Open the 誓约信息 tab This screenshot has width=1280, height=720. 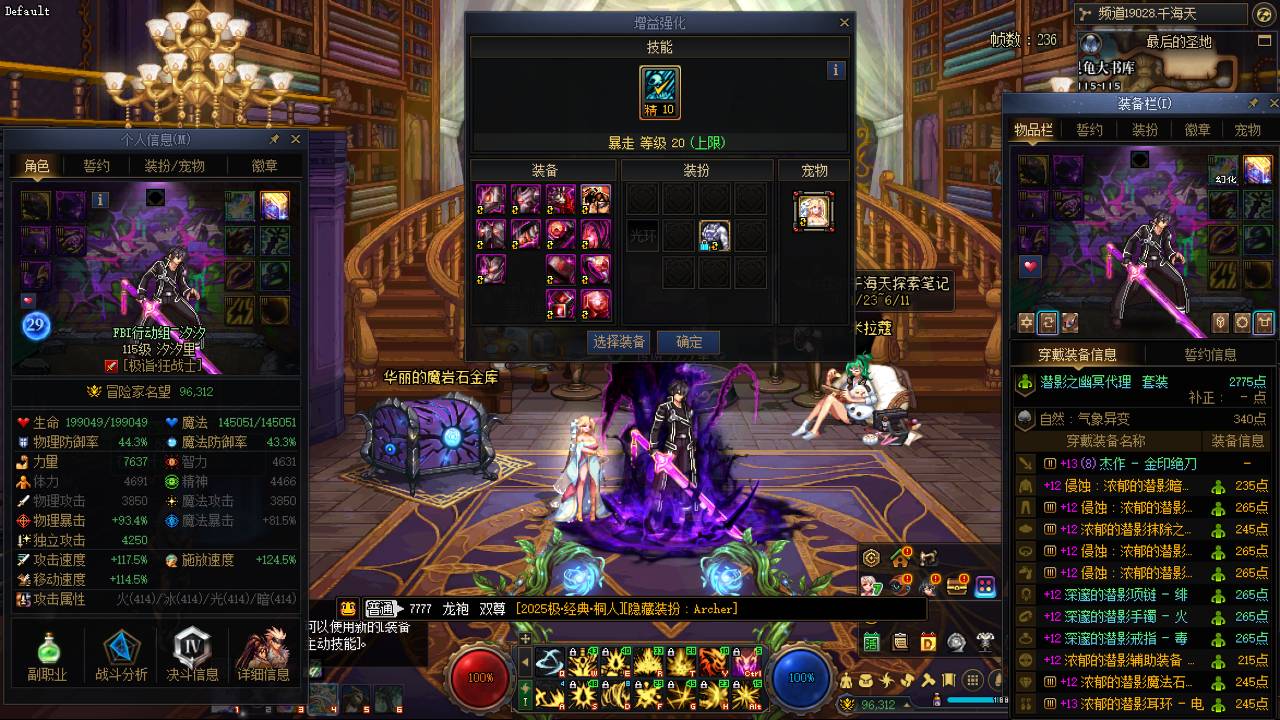[x=1210, y=355]
